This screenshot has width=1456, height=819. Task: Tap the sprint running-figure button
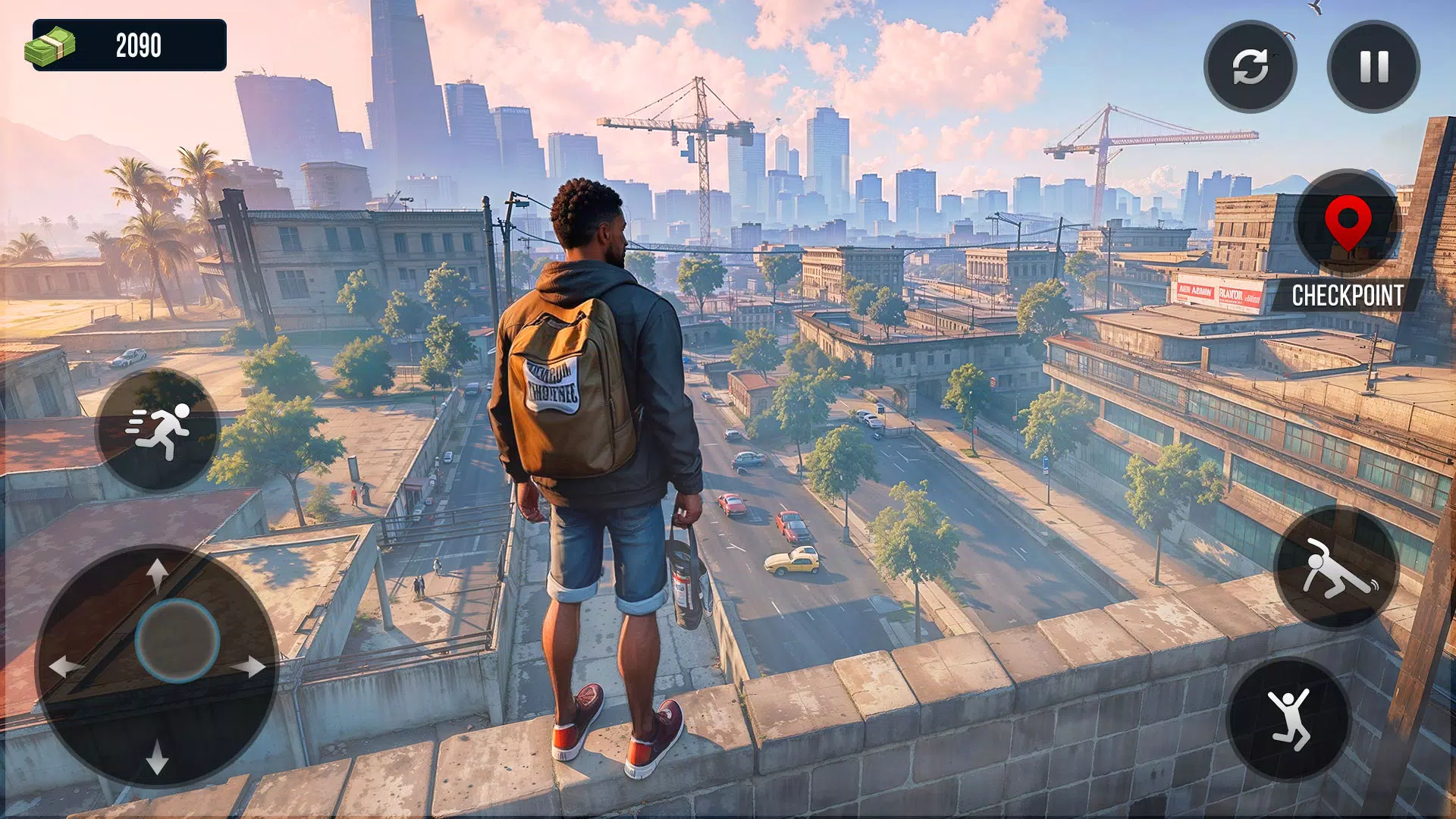158,430
